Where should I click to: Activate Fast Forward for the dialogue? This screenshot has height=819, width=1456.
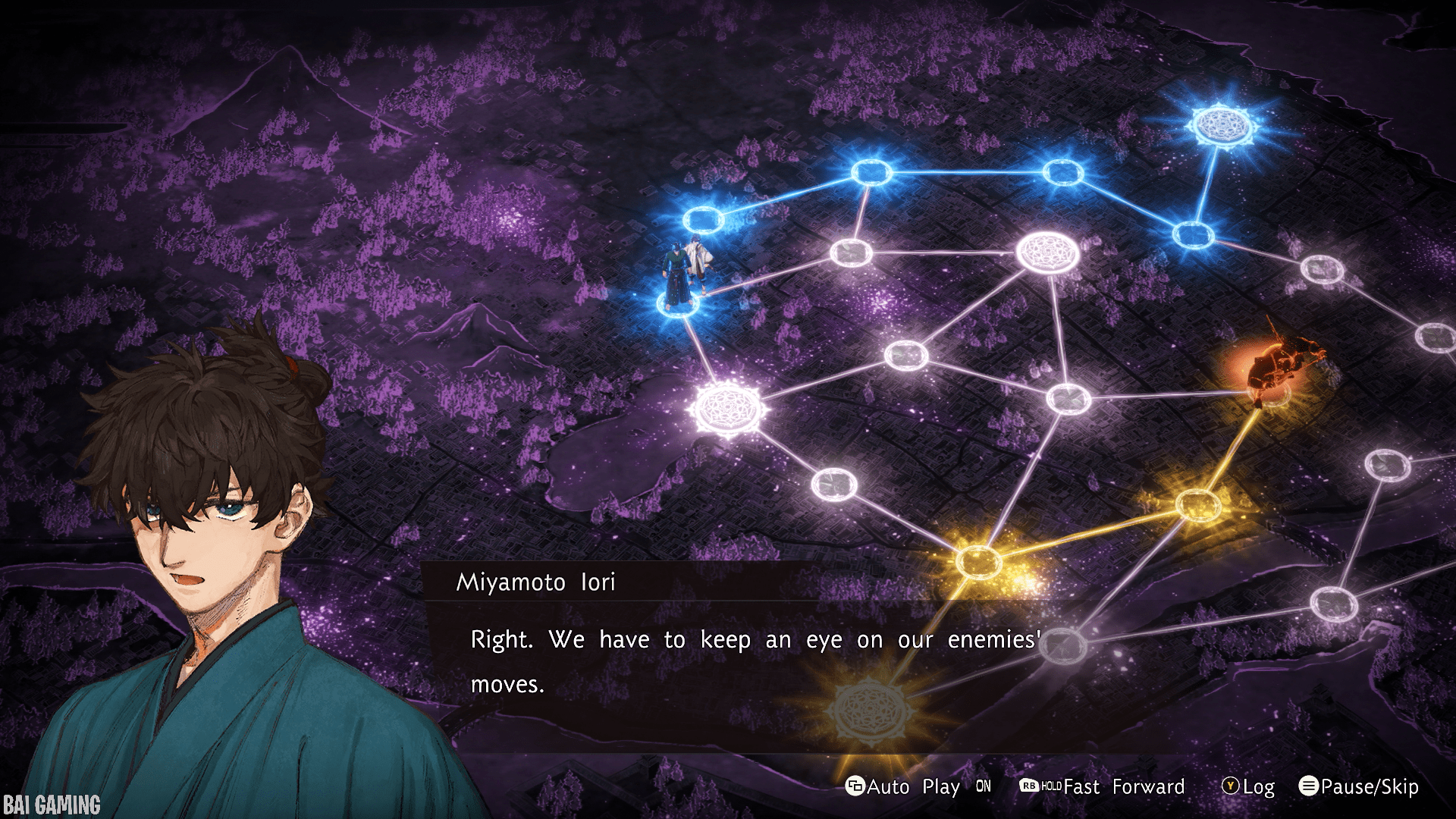[x=1102, y=786]
